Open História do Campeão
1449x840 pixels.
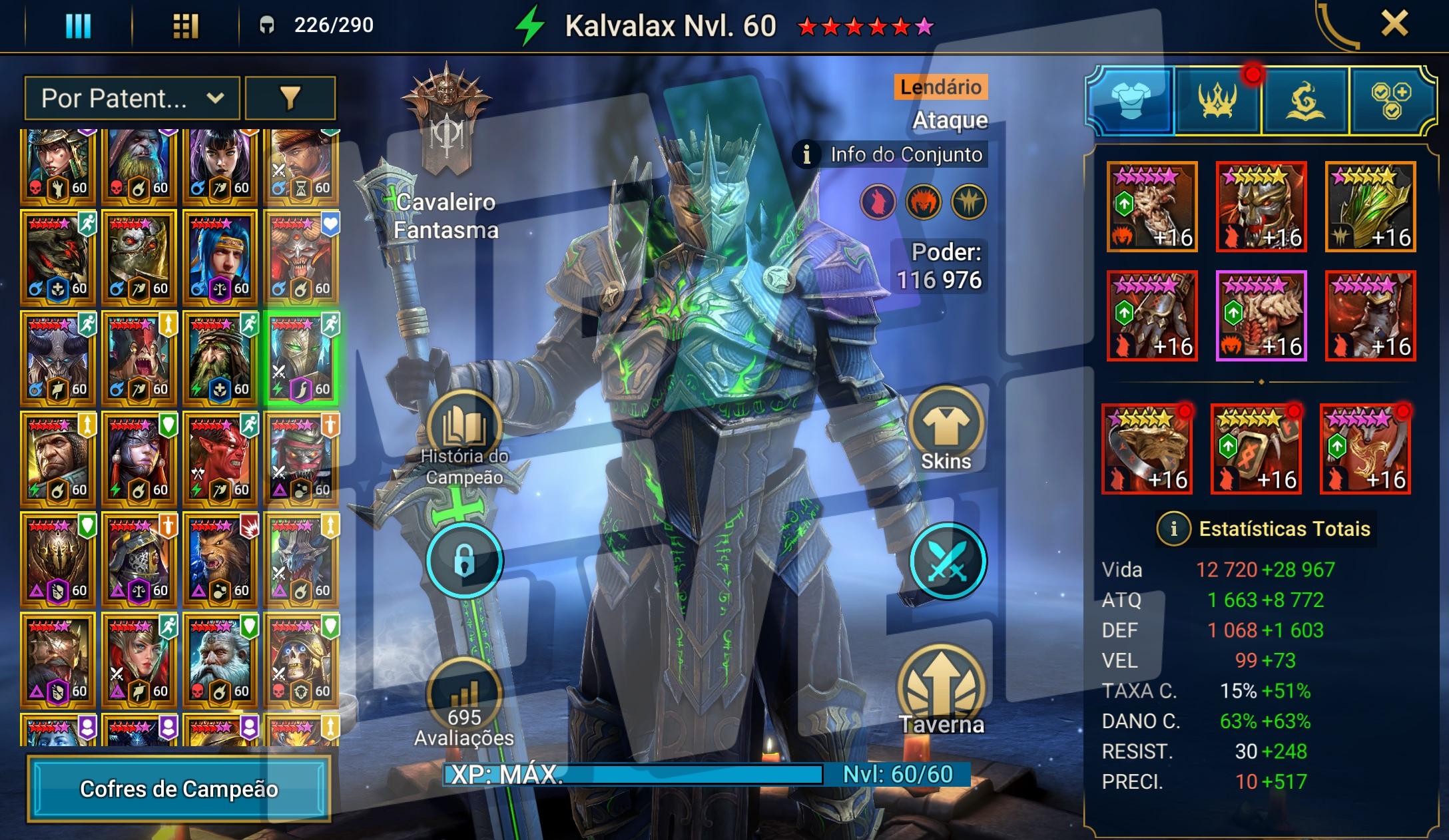[x=464, y=433]
